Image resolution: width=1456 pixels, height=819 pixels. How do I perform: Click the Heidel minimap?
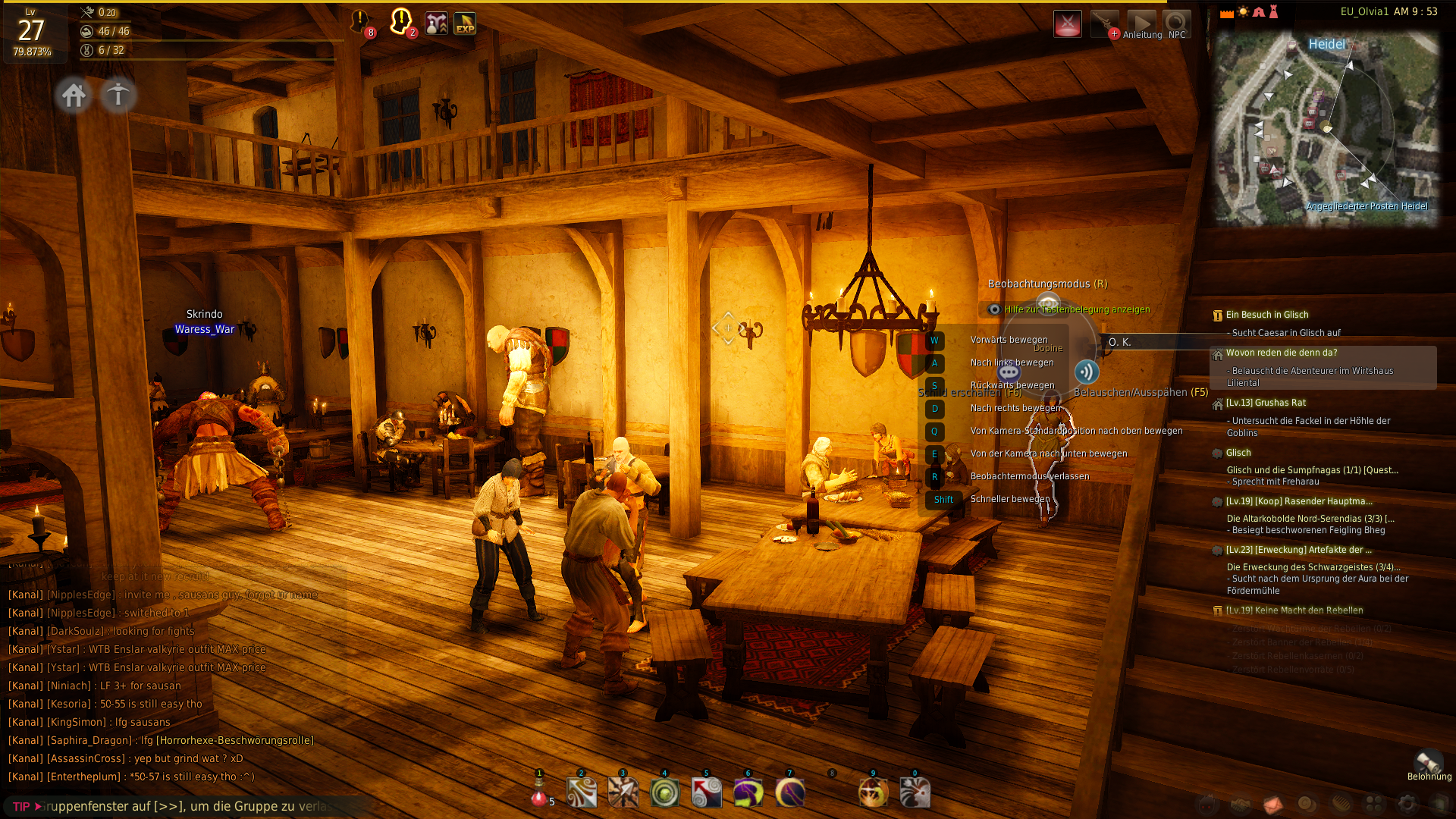tap(1326, 129)
